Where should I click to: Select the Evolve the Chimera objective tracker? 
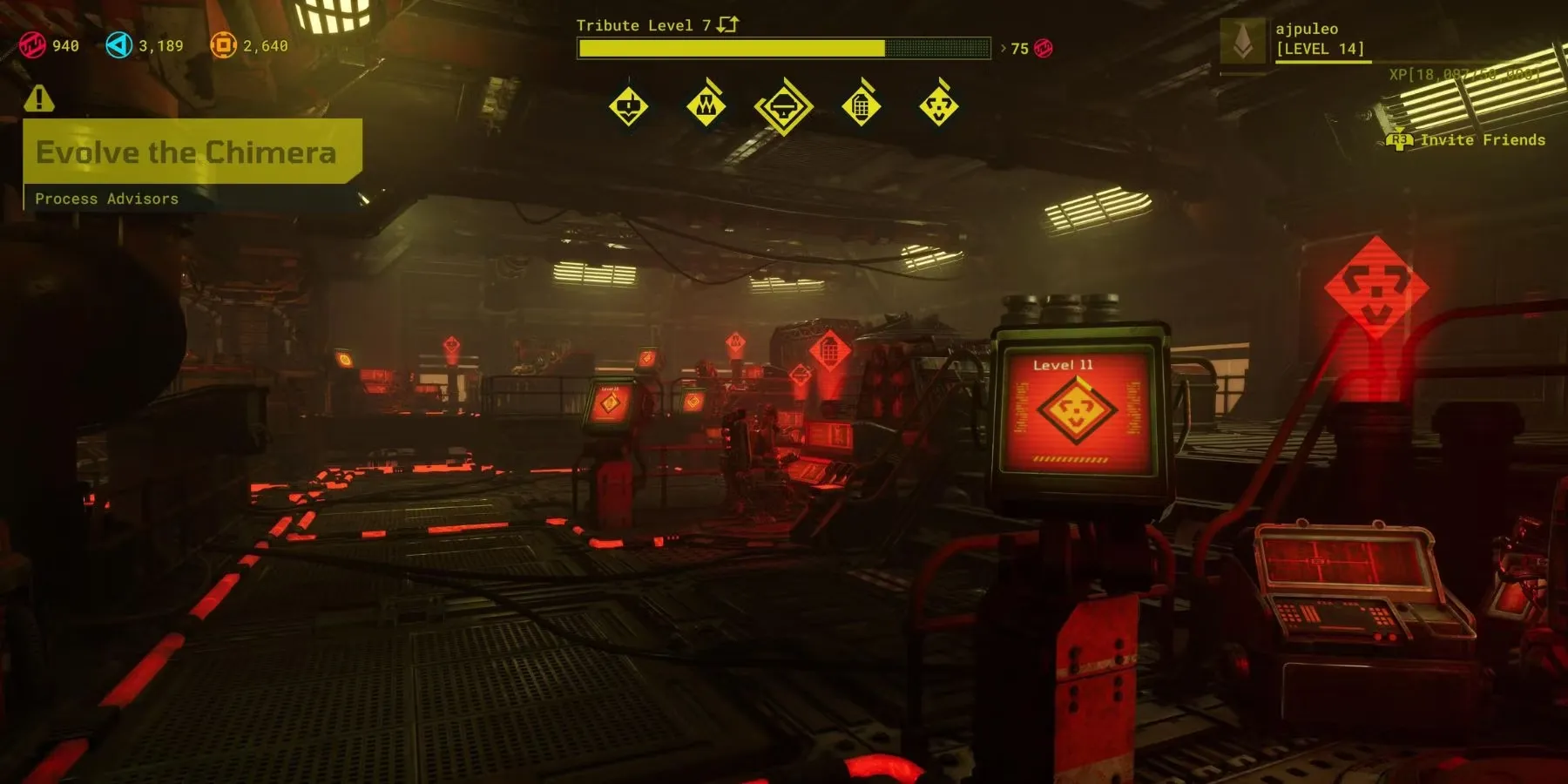[x=186, y=152]
